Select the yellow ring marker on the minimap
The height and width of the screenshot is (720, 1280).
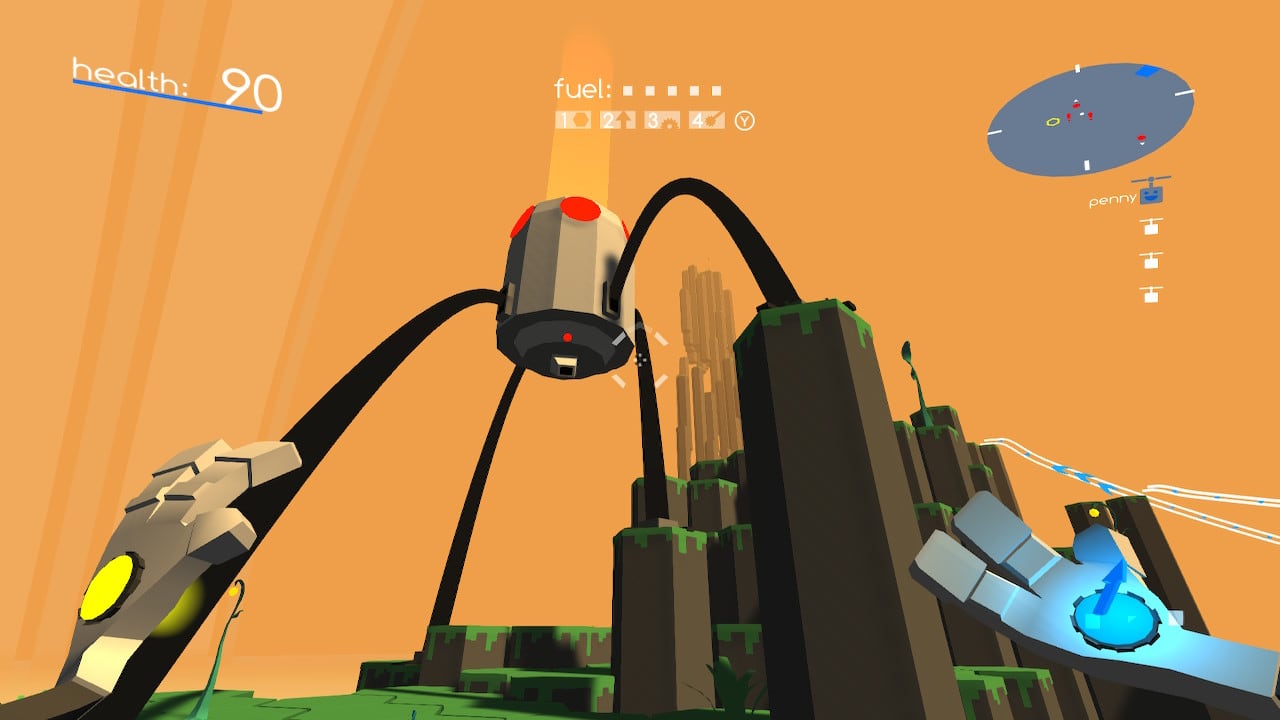tap(1053, 121)
